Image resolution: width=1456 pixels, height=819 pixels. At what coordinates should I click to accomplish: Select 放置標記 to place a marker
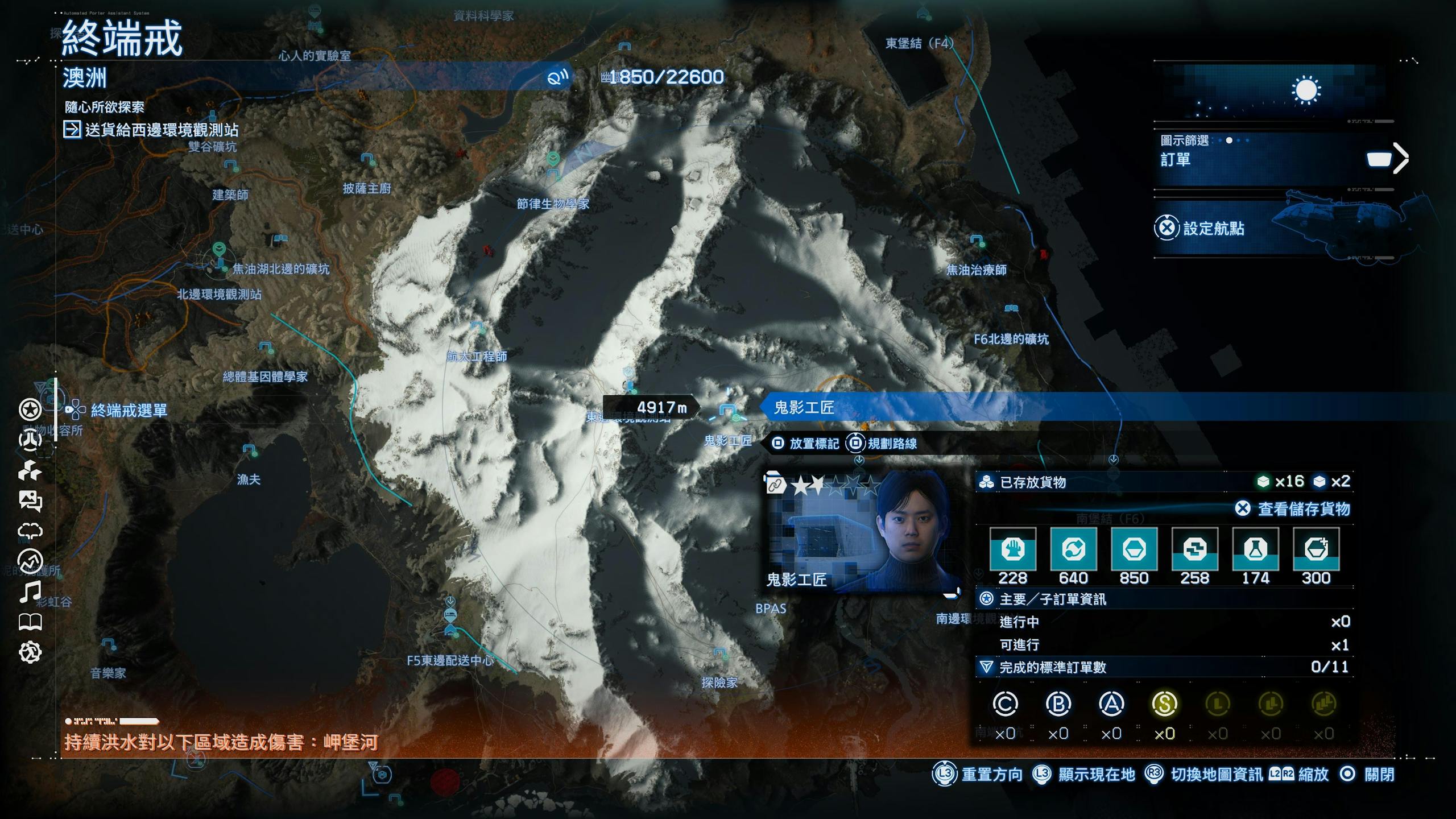click(x=813, y=444)
